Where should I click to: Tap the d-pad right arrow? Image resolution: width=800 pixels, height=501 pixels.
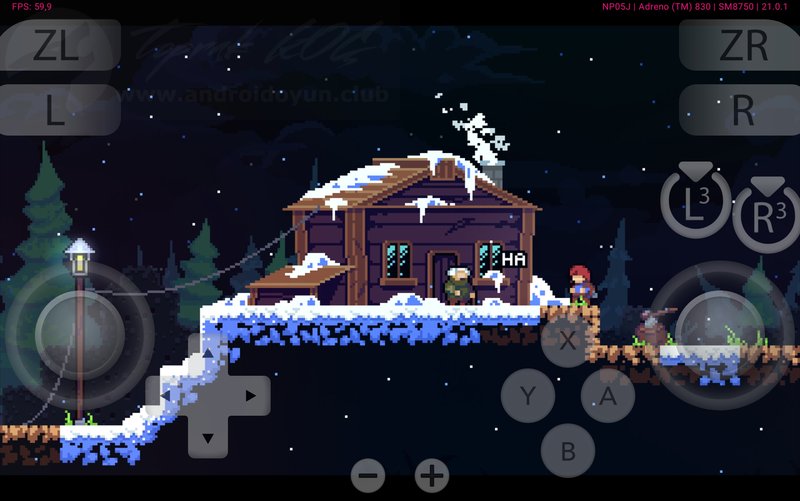pos(250,396)
